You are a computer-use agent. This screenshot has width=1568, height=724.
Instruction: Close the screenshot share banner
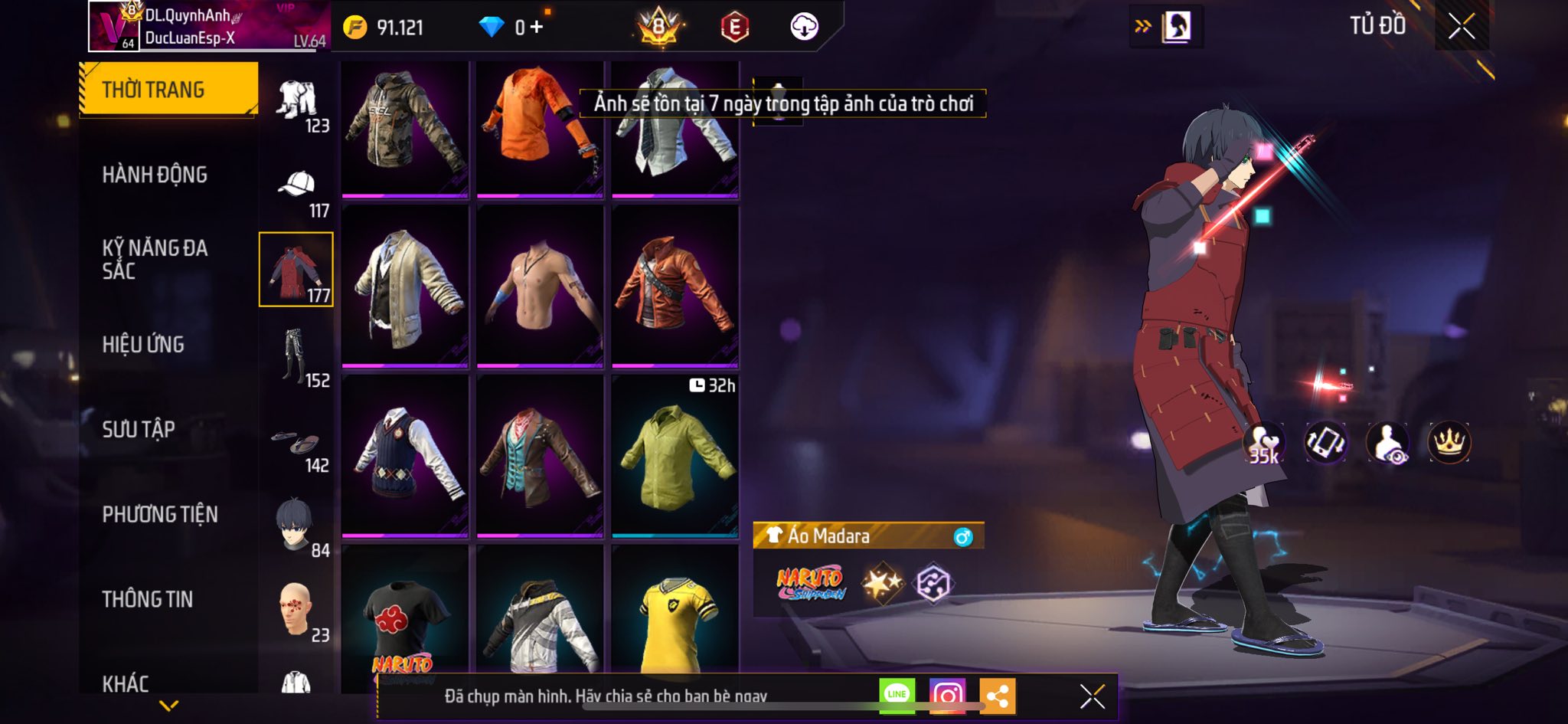click(1092, 696)
